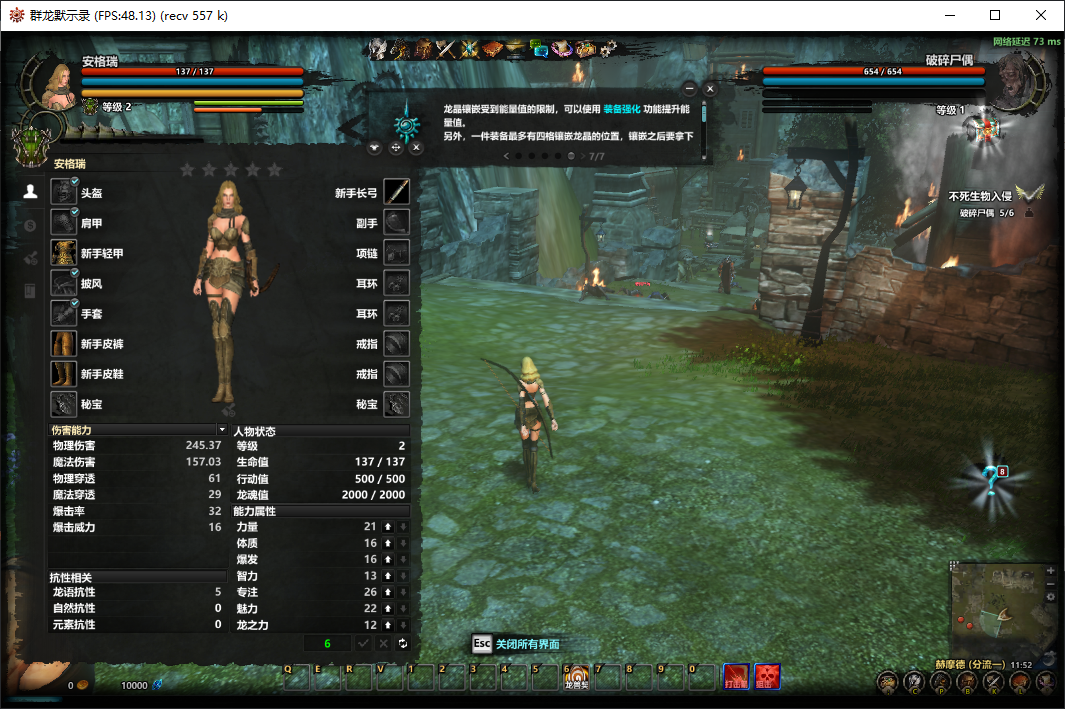Screen dimensions: 1065x709
Task: Raise the 龙之力 attribute
Action: pyautogui.click(x=388, y=625)
